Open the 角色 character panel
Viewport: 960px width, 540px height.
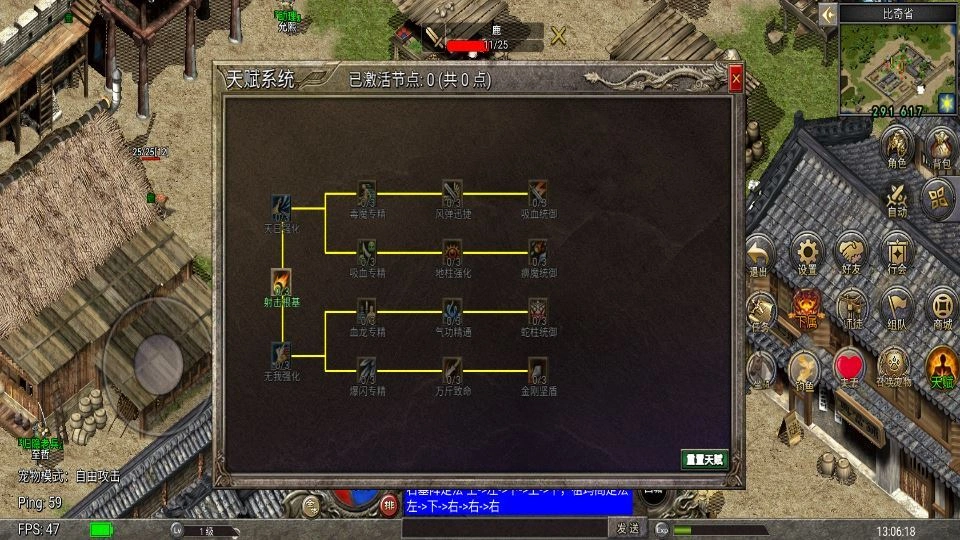click(x=897, y=148)
